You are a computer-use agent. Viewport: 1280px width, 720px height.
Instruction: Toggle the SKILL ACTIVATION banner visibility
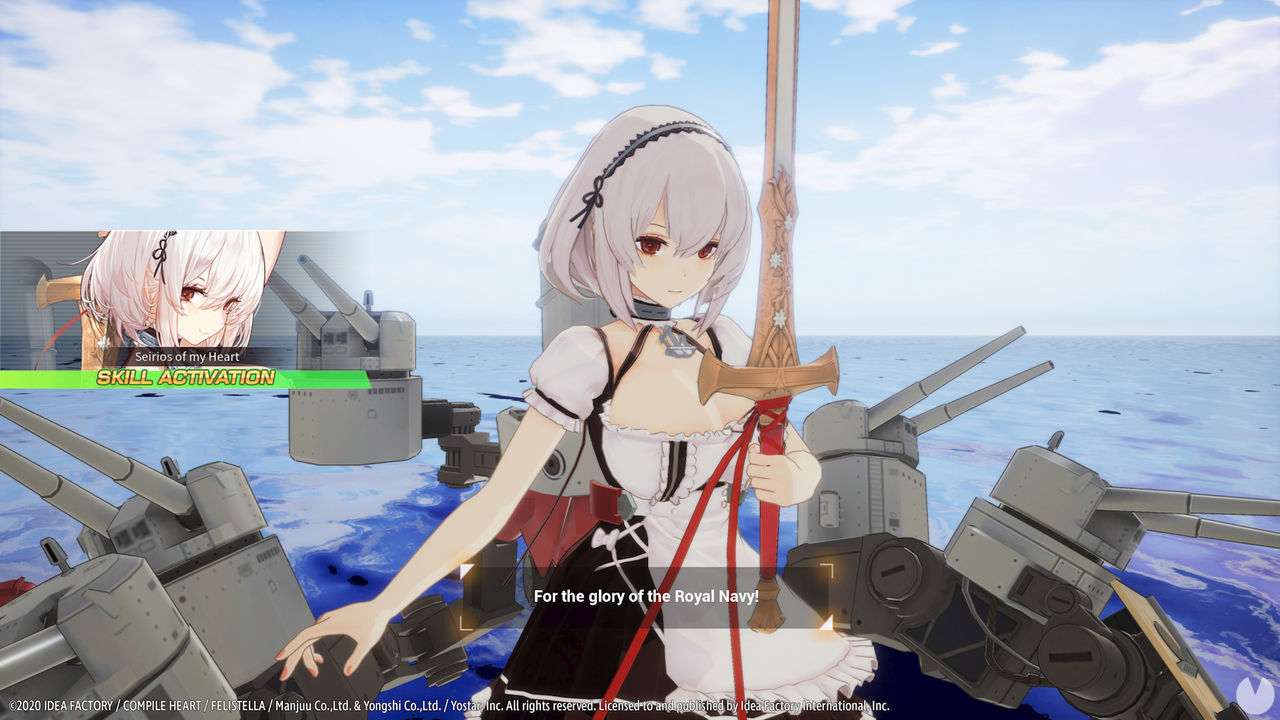tap(183, 378)
